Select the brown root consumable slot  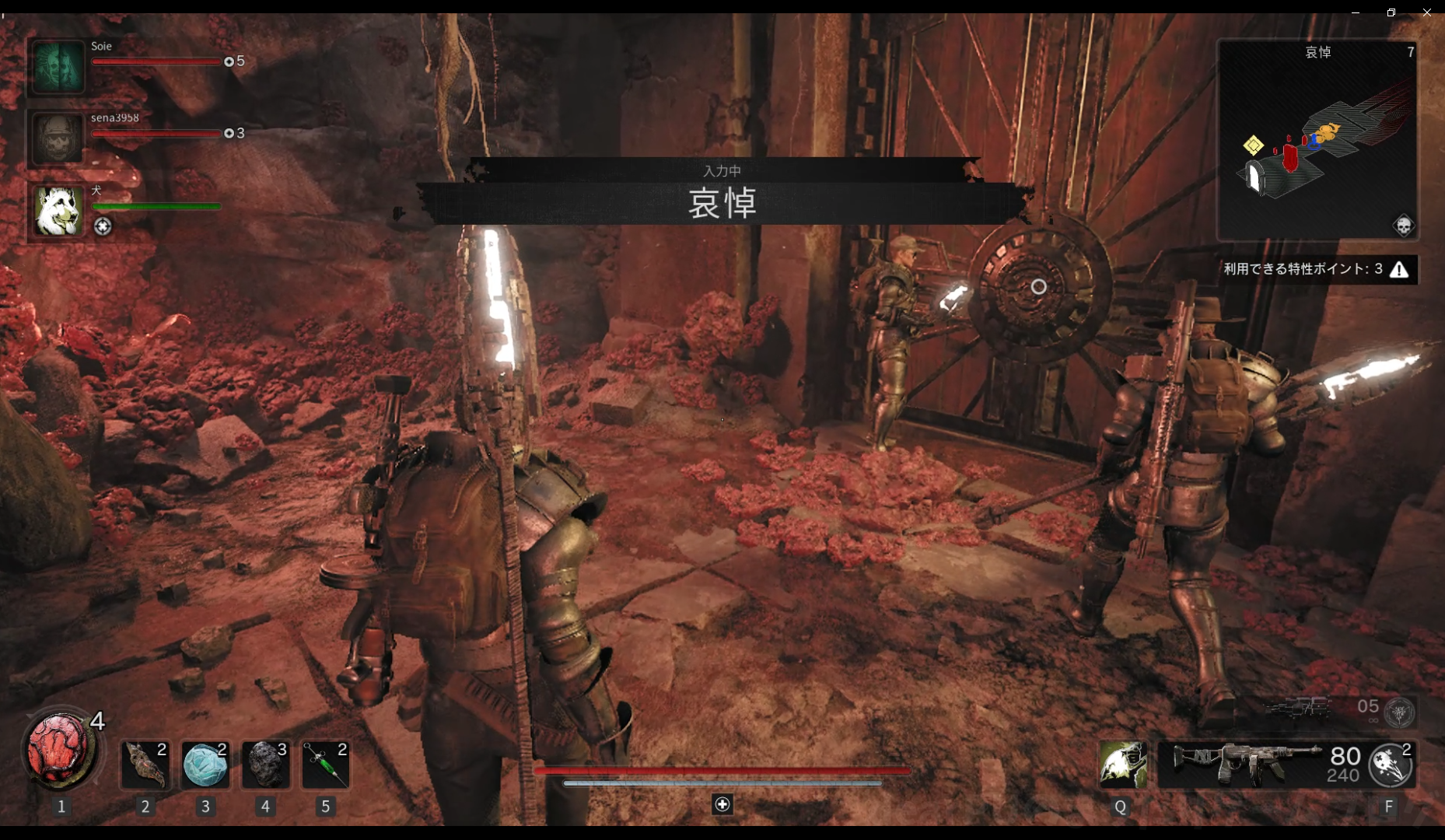pos(145,764)
